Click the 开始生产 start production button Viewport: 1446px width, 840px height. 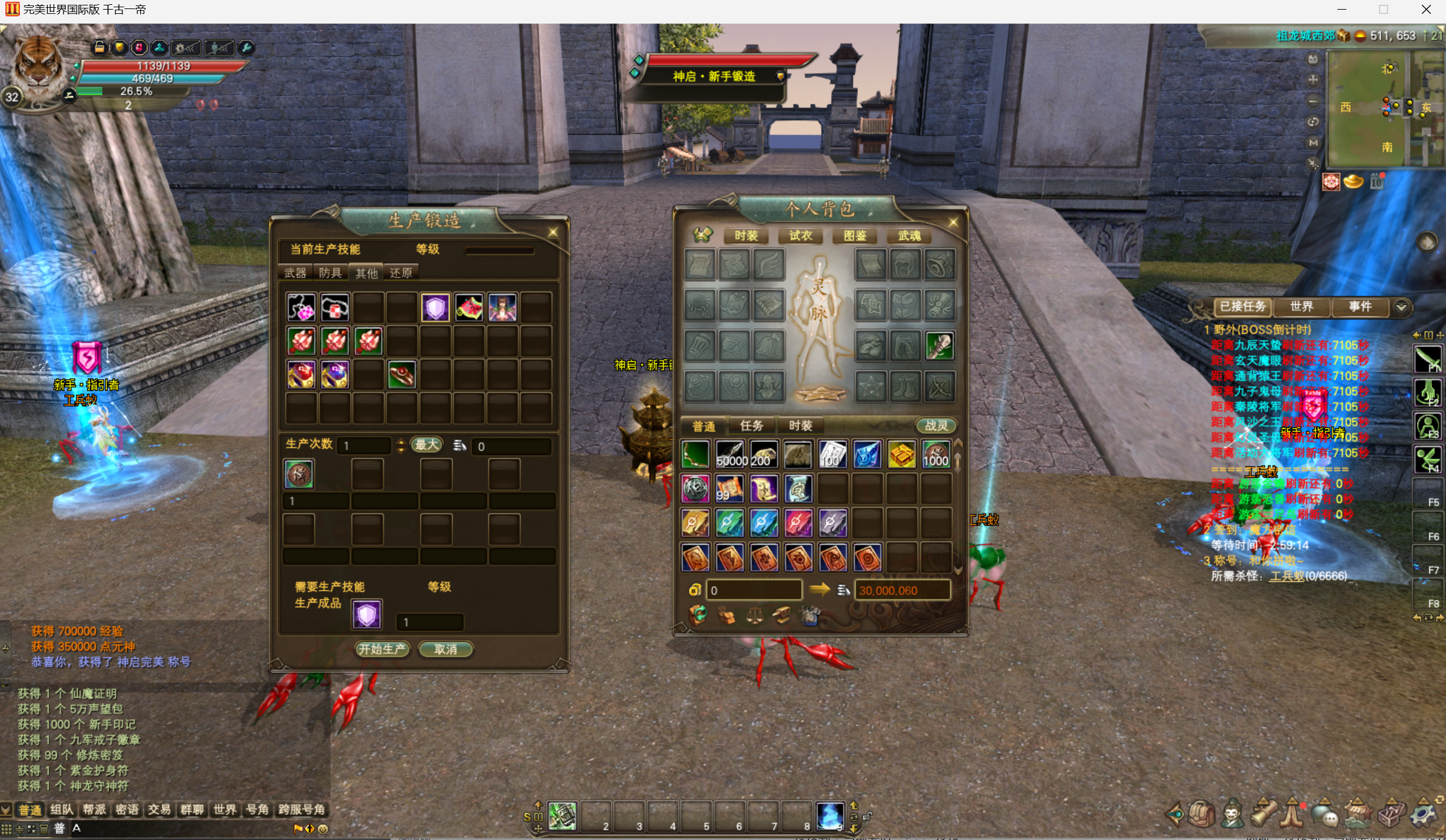[x=382, y=649]
